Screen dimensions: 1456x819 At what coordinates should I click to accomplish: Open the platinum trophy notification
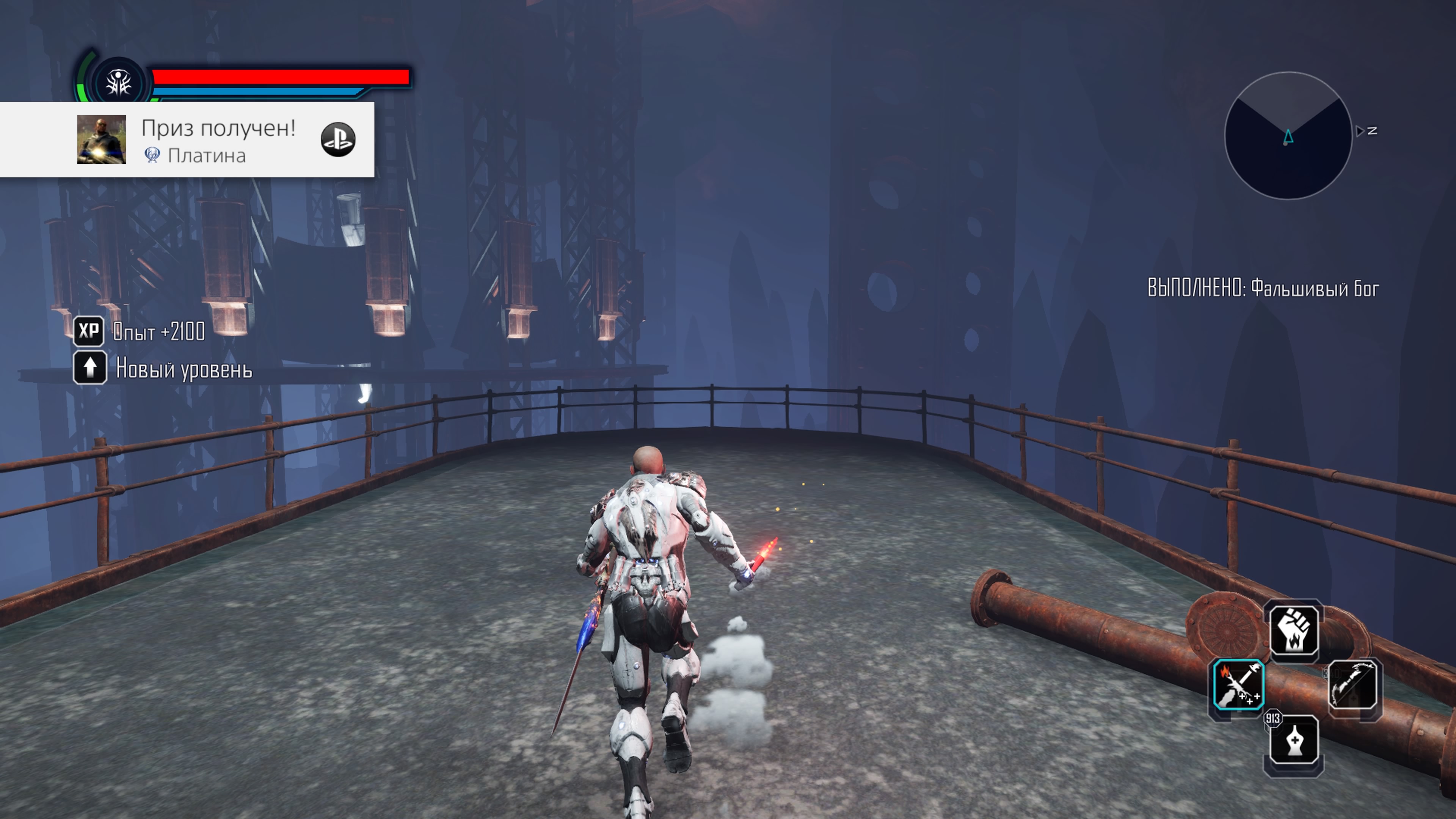tap(218, 140)
